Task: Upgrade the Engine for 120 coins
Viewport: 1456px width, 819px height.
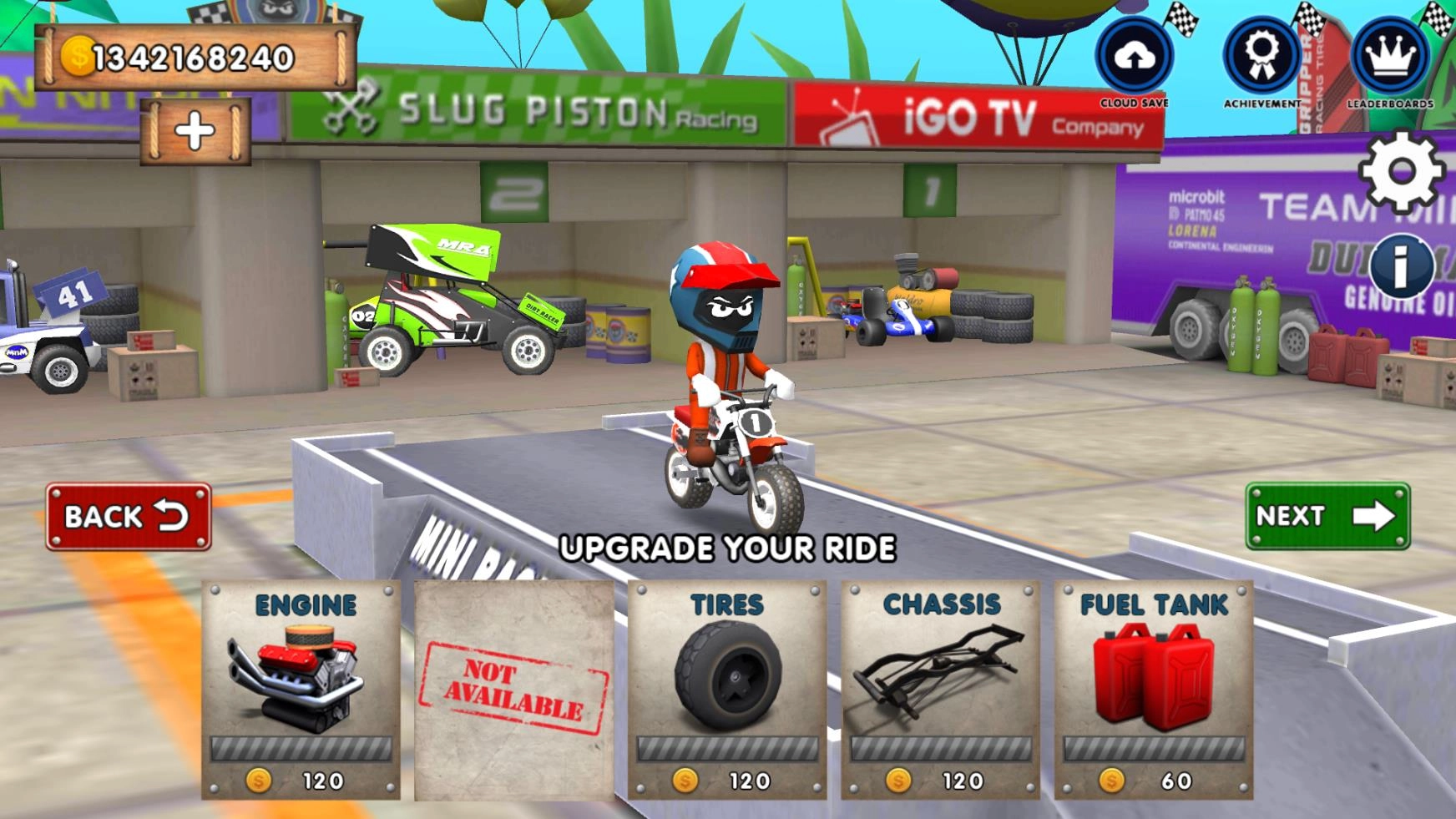Action: point(301,690)
